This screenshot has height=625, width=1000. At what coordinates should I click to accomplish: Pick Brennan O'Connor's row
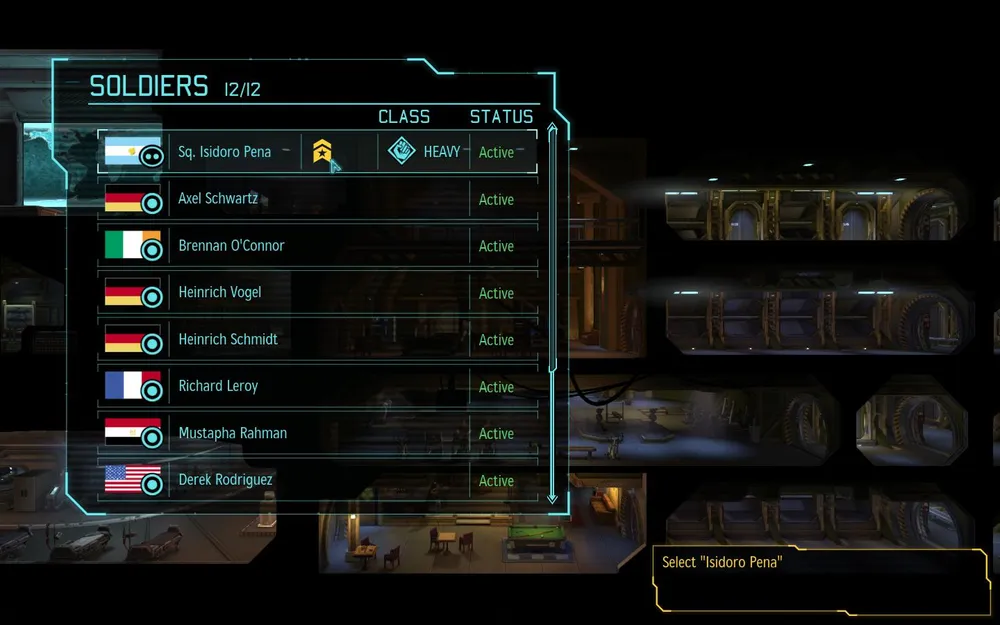[x=231, y=246]
